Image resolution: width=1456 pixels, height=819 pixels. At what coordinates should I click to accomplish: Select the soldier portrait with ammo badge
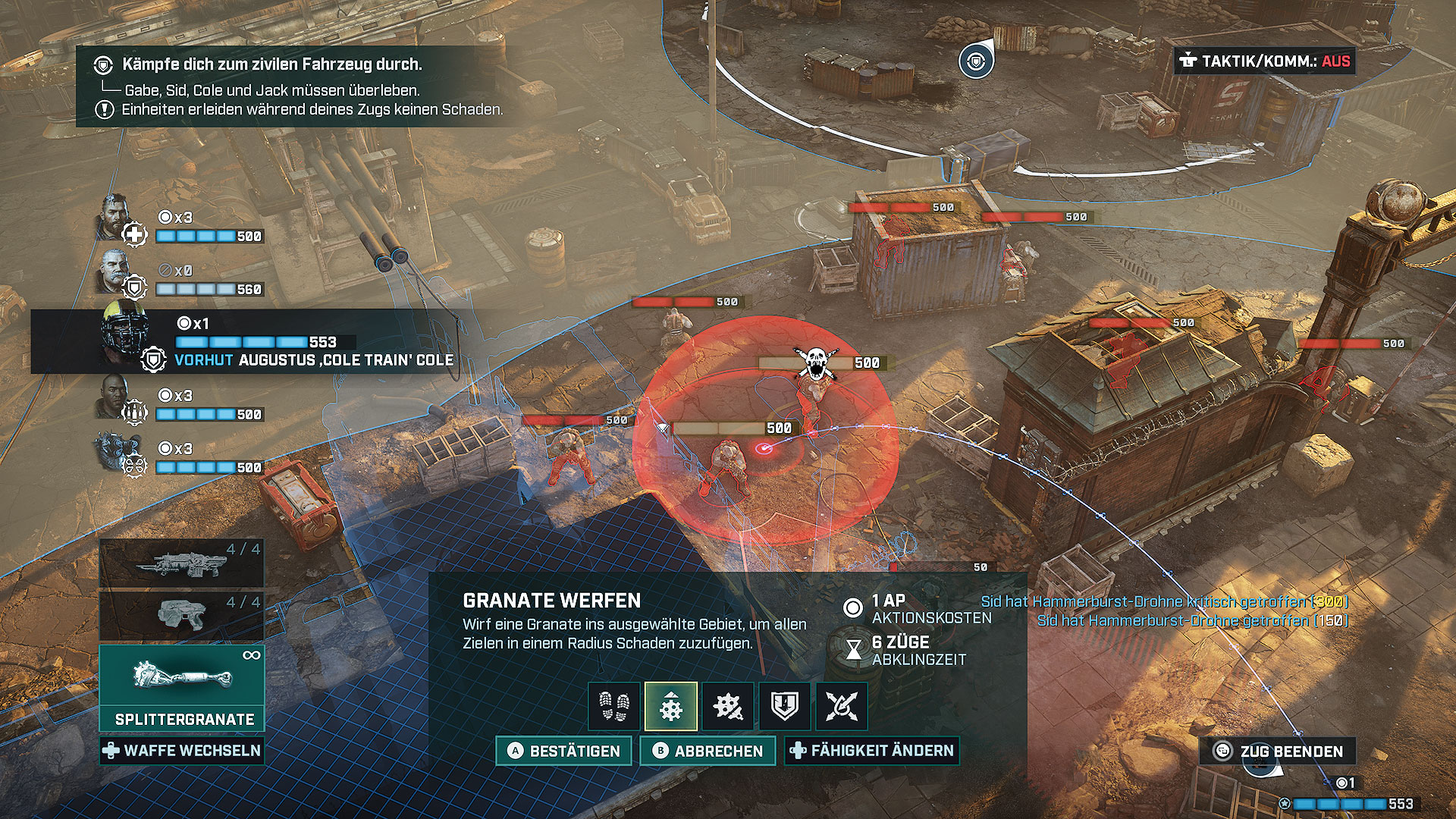(x=114, y=396)
